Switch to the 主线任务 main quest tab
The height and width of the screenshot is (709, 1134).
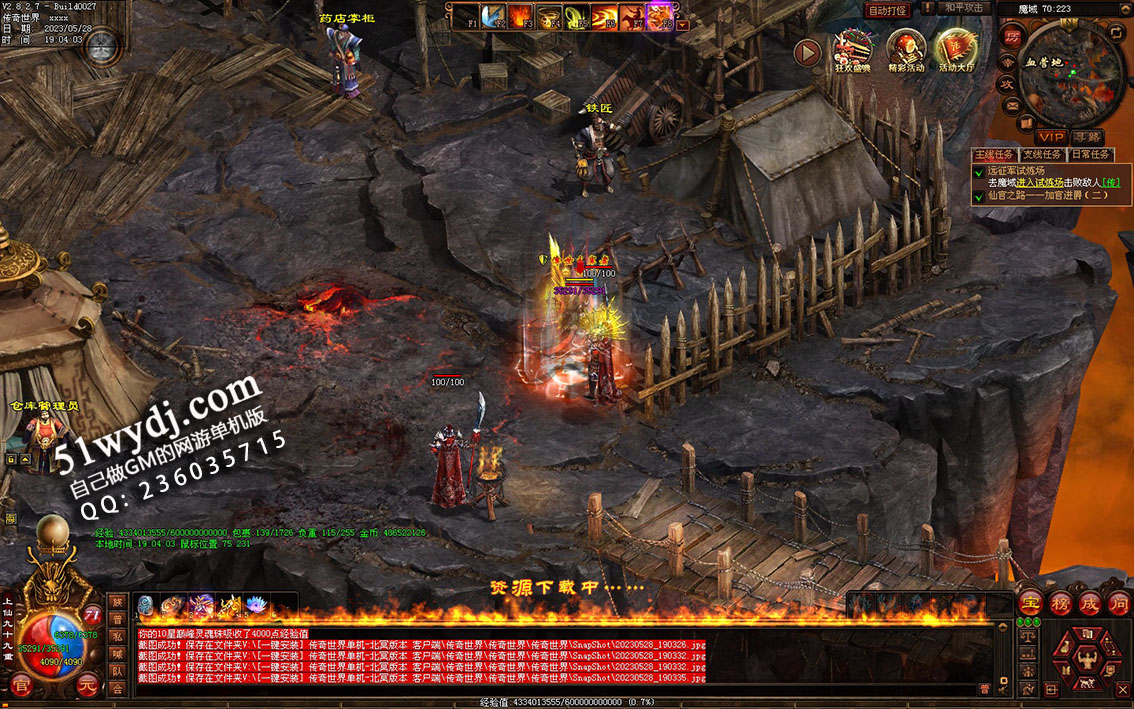point(994,155)
